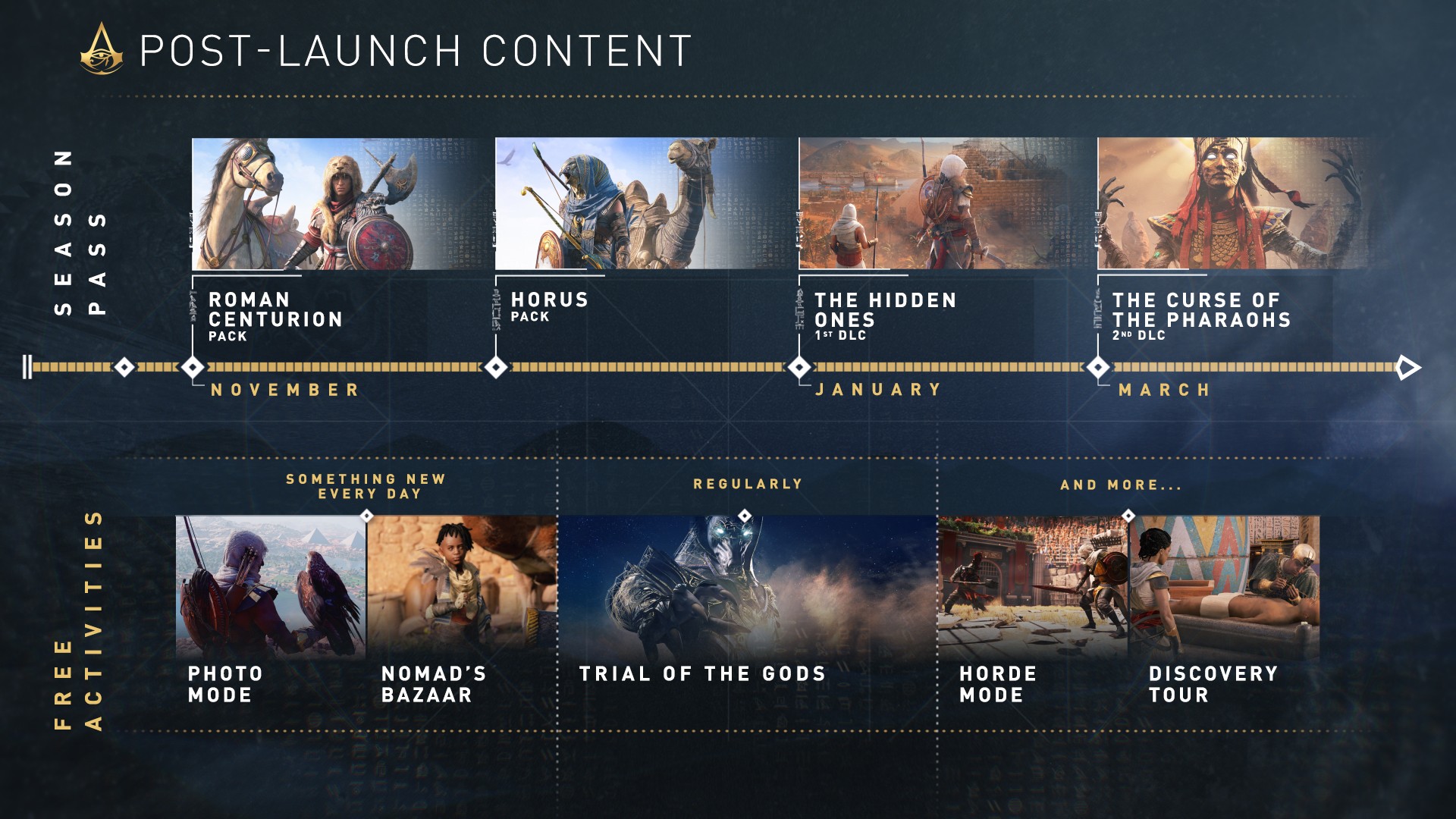Jump to the March timeline marker

pyautogui.click(x=1098, y=368)
